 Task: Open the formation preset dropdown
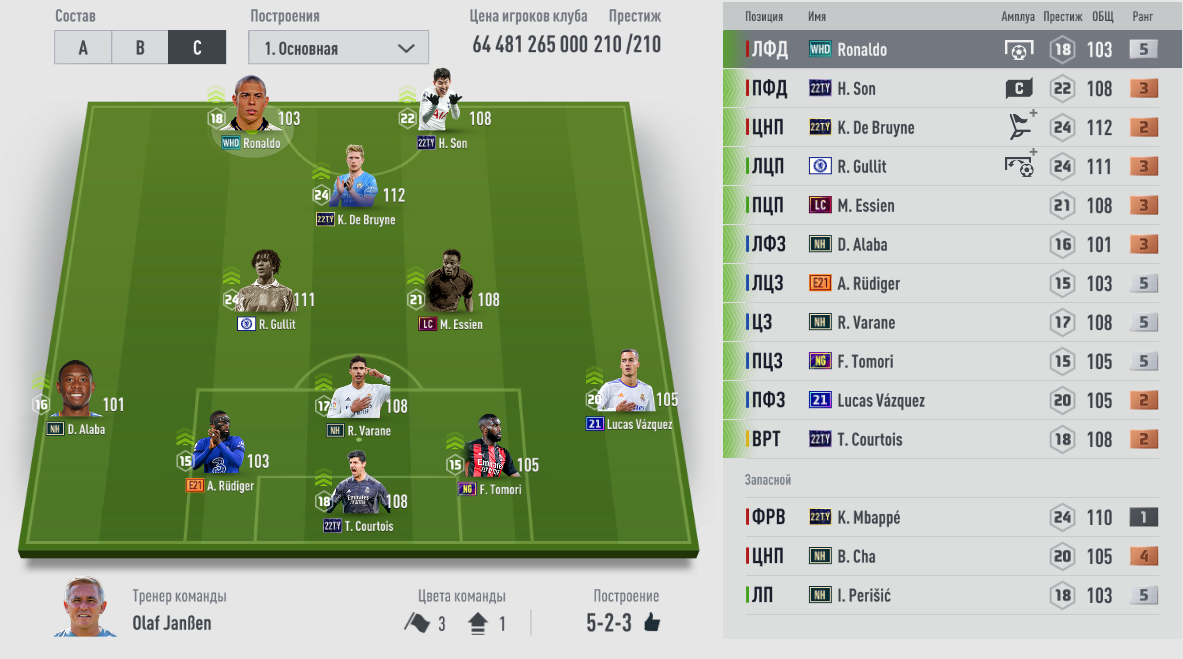click(339, 48)
